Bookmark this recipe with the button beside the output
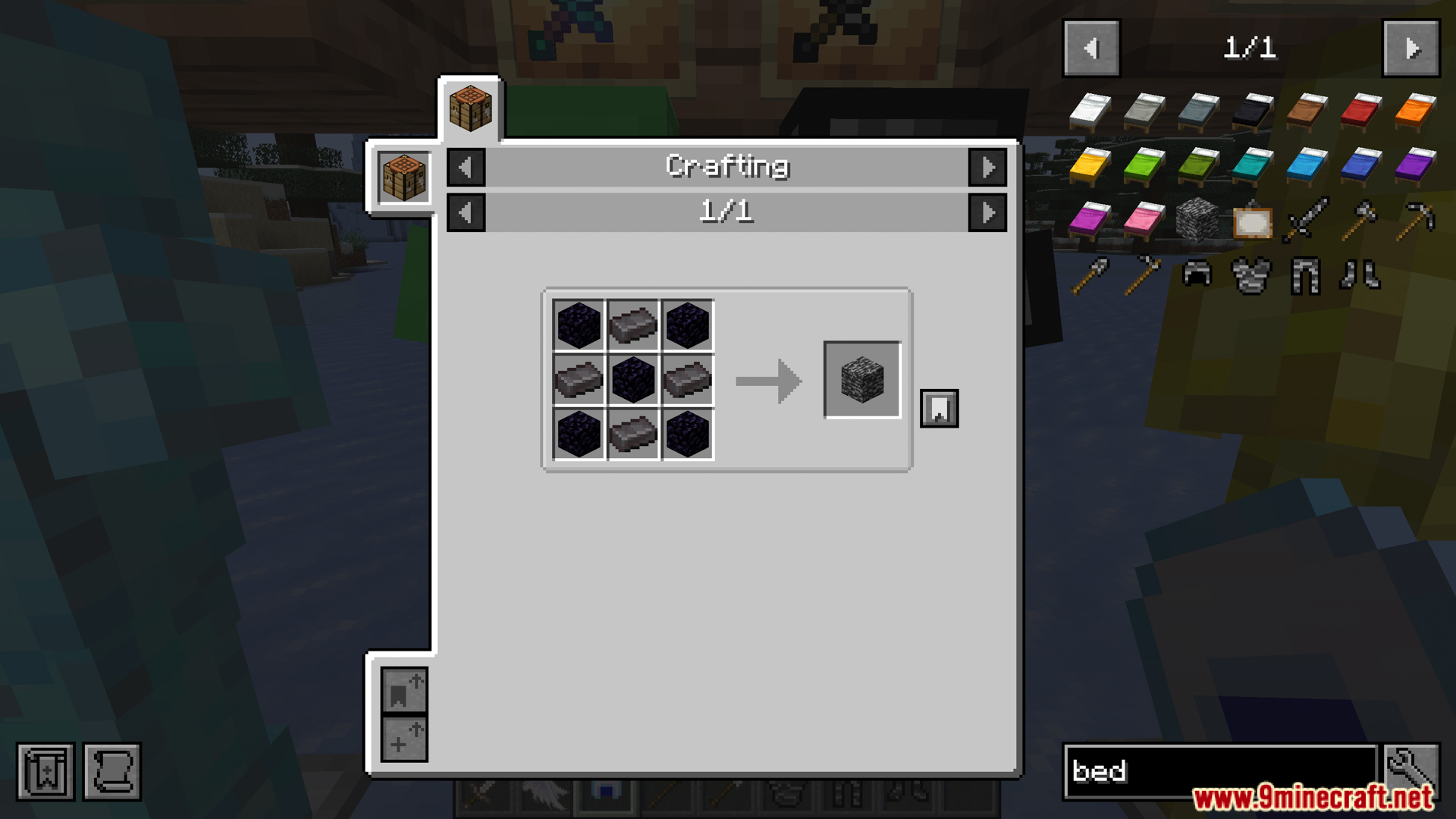Image resolution: width=1456 pixels, height=819 pixels. (x=939, y=409)
